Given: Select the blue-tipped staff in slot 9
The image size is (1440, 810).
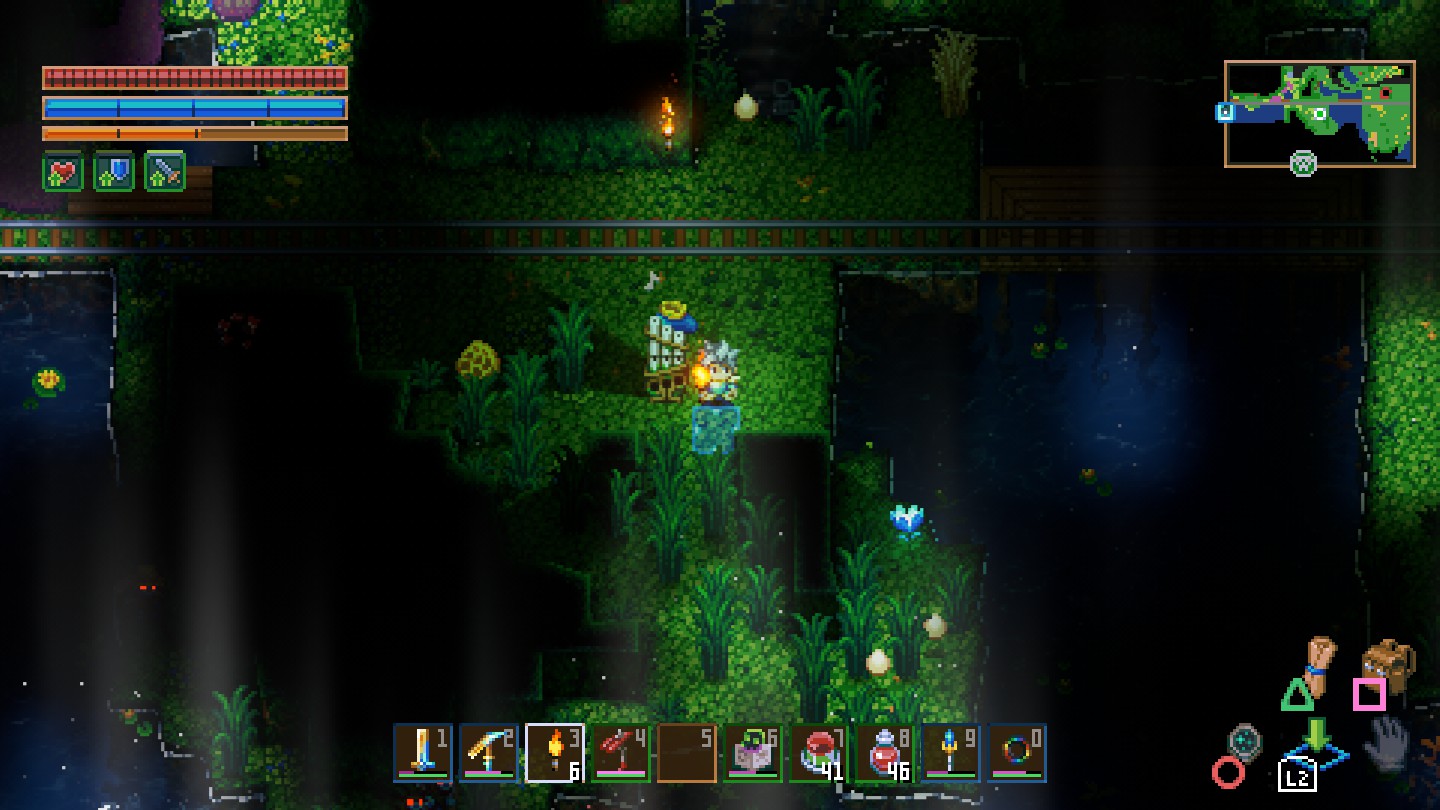Looking at the screenshot, I should [951, 753].
